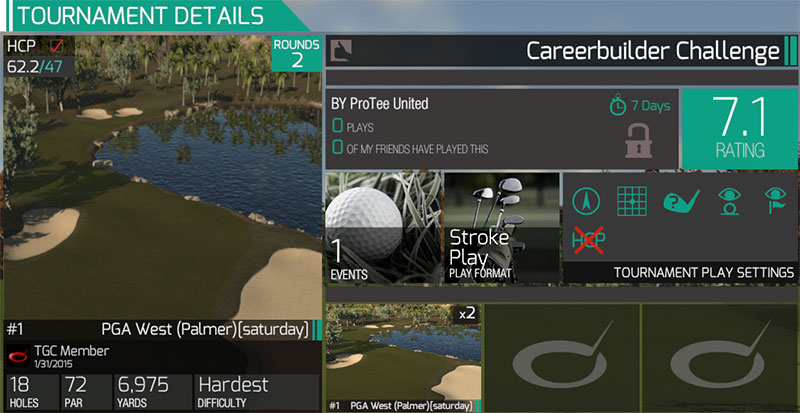Click the thumbs-up icon beside tournament title

pos(339,50)
